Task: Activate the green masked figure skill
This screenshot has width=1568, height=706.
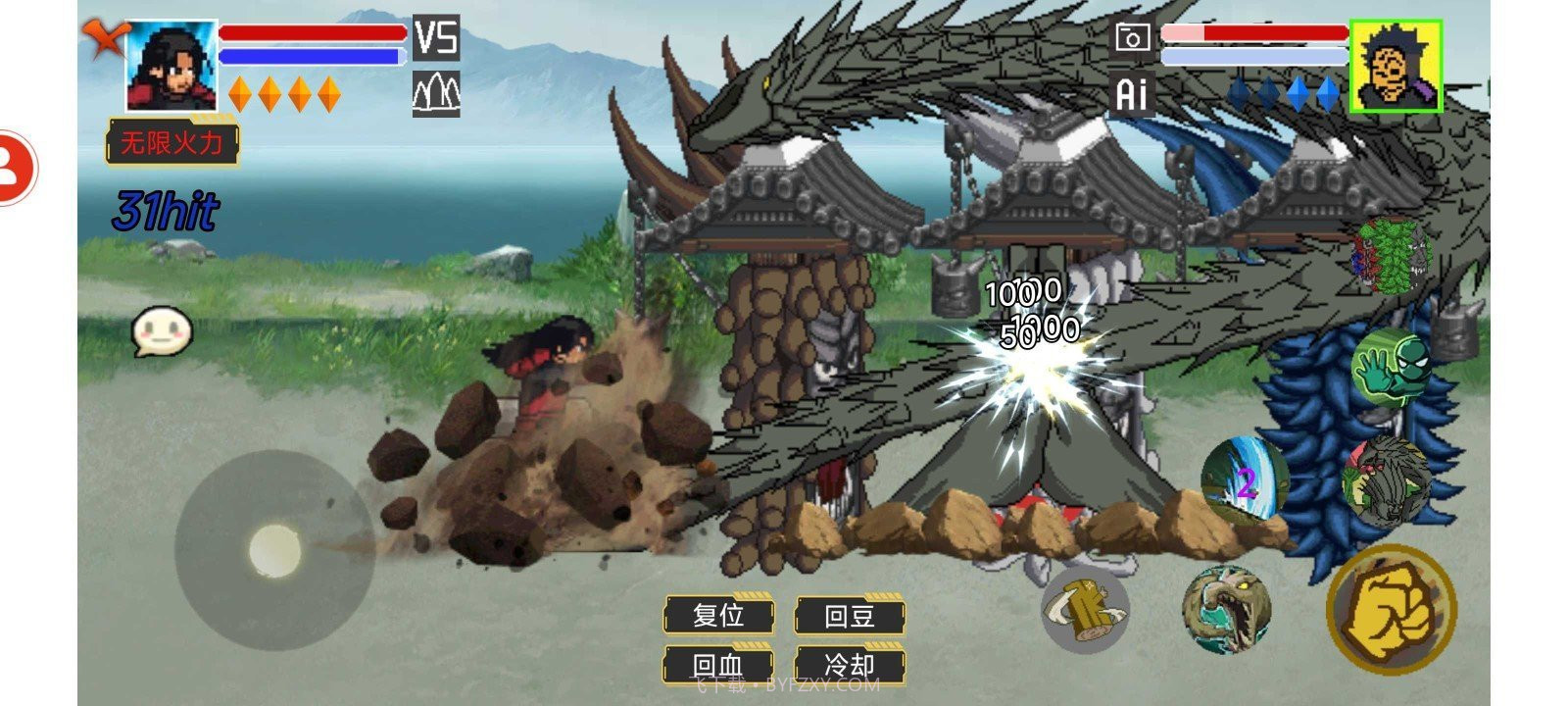Action: [1390, 365]
